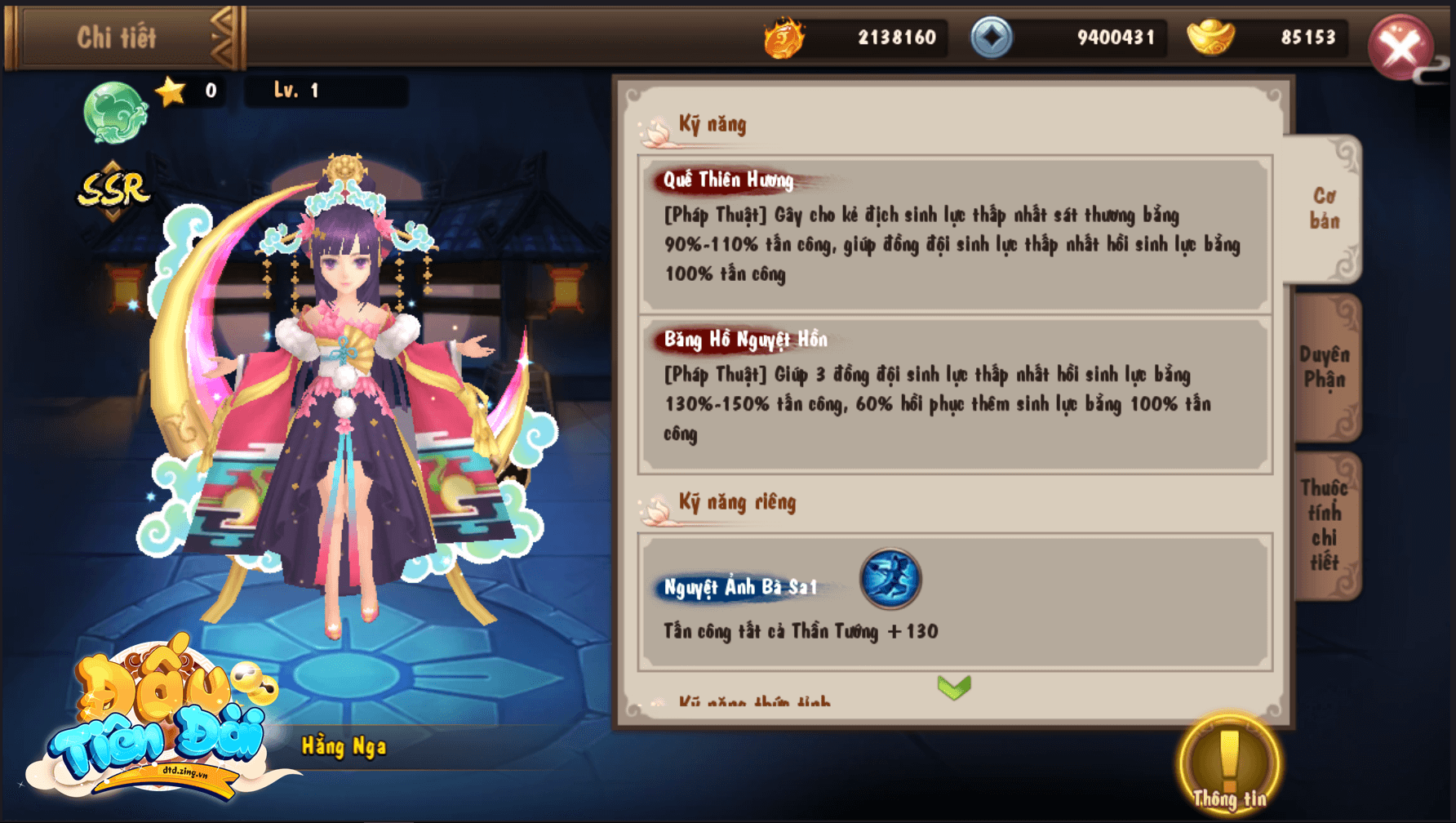Open the Thông tin info button
The height and width of the screenshot is (823, 1456).
click(x=1228, y=766)
